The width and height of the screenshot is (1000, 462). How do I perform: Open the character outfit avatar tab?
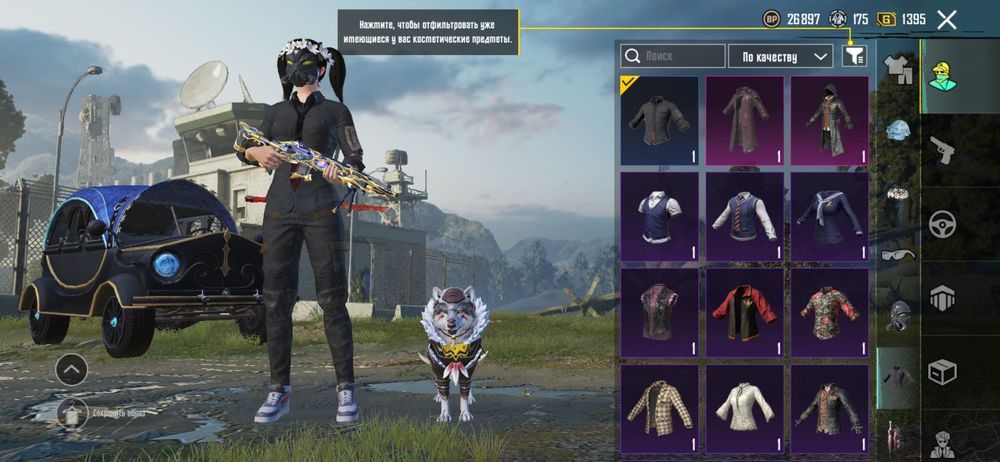click(942, 75)
